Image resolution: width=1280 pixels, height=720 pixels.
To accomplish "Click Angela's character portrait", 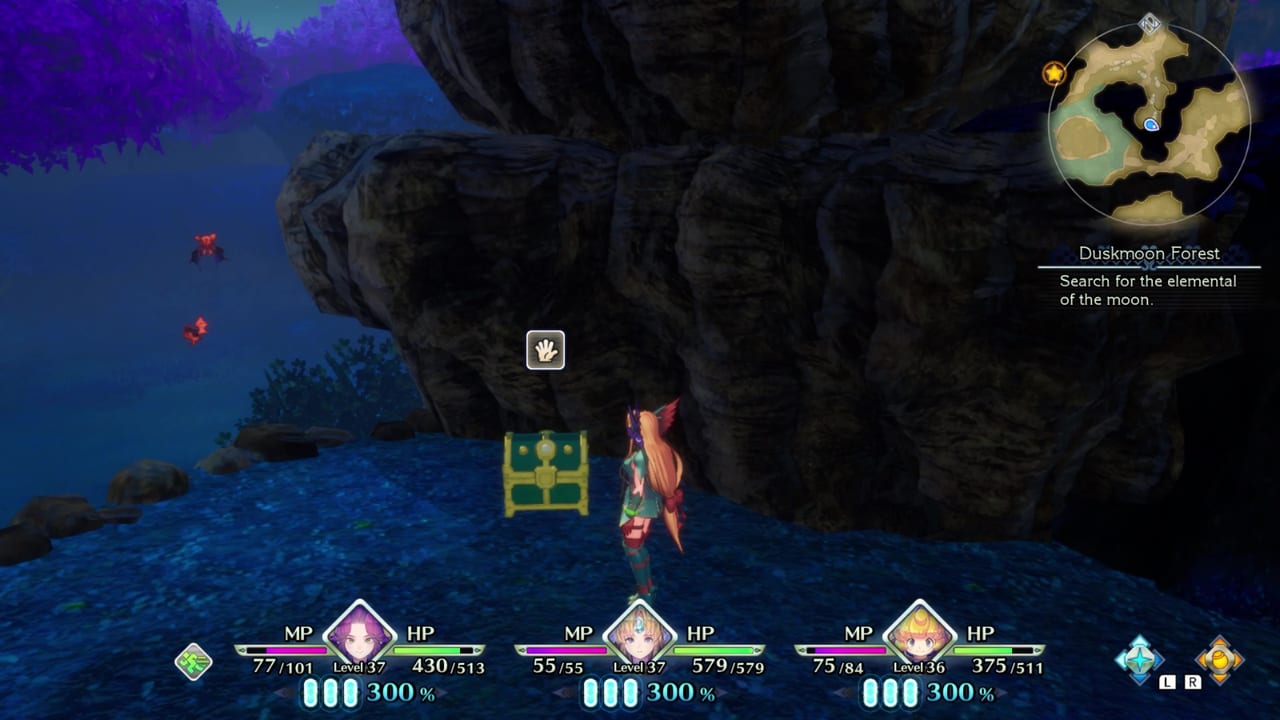I will pyautogui.click(x=362, y=636).
